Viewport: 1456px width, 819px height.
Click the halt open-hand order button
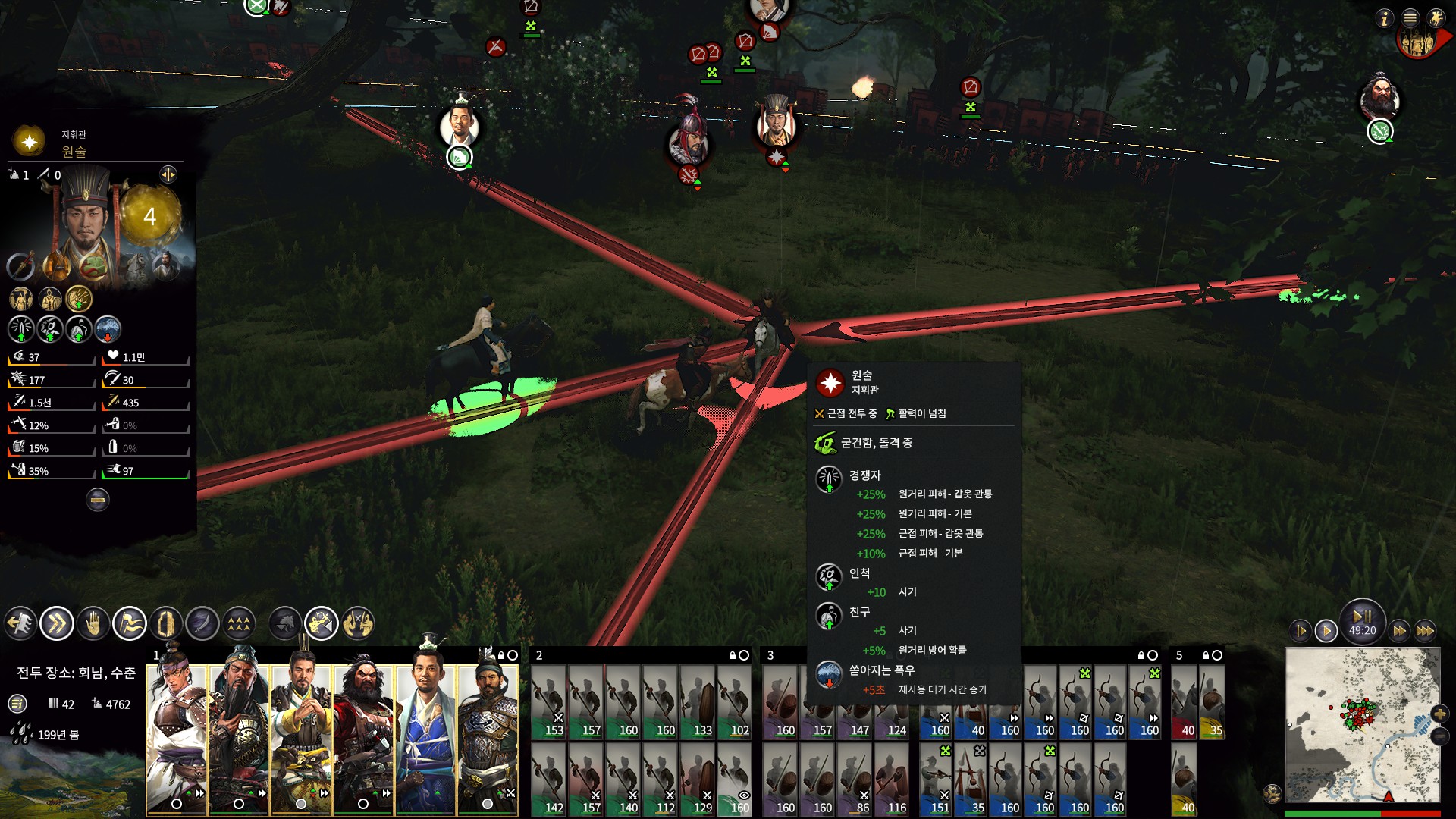pos(93,624)
